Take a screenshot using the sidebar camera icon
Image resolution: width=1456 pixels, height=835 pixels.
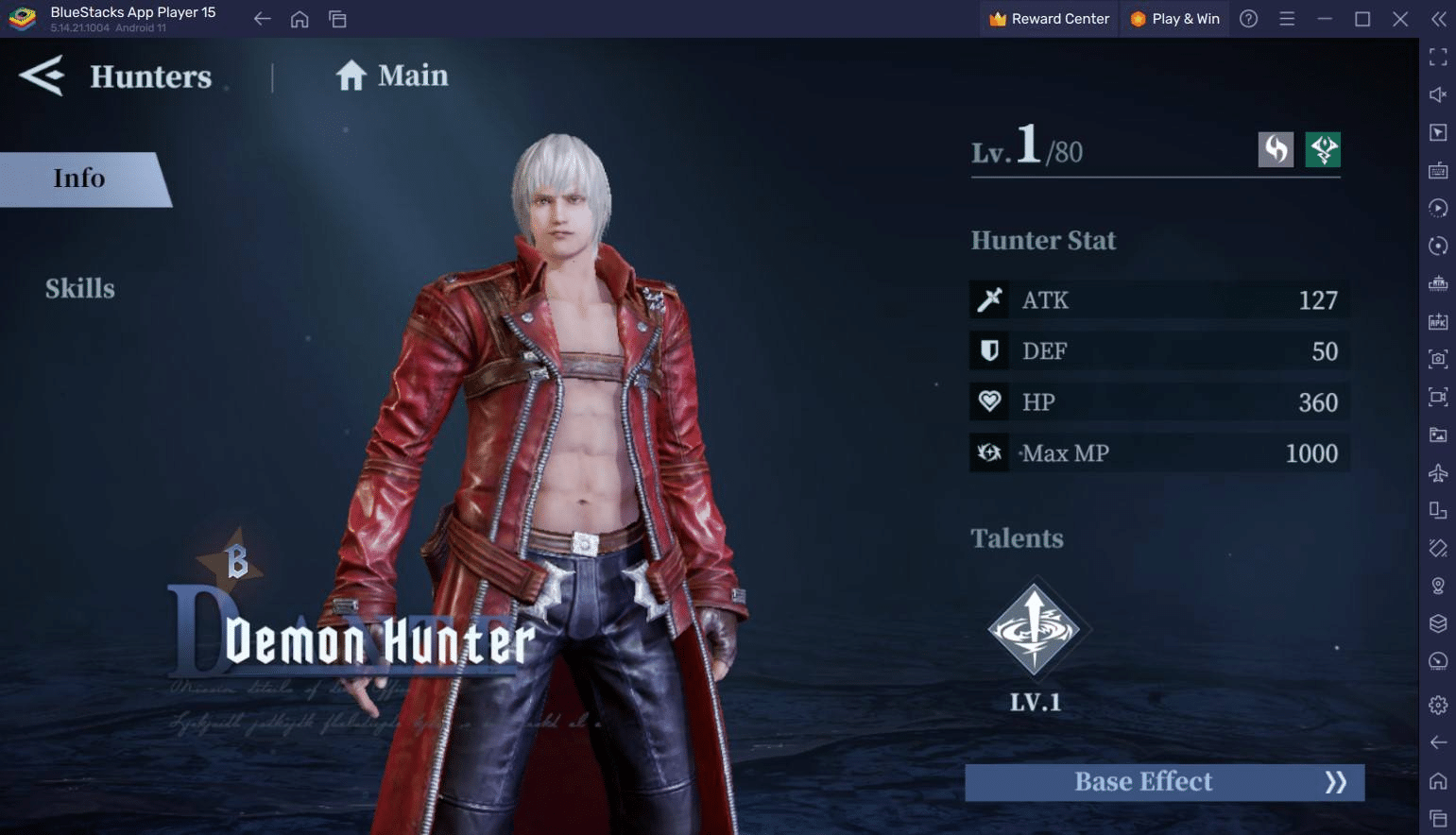[1437, 360]
